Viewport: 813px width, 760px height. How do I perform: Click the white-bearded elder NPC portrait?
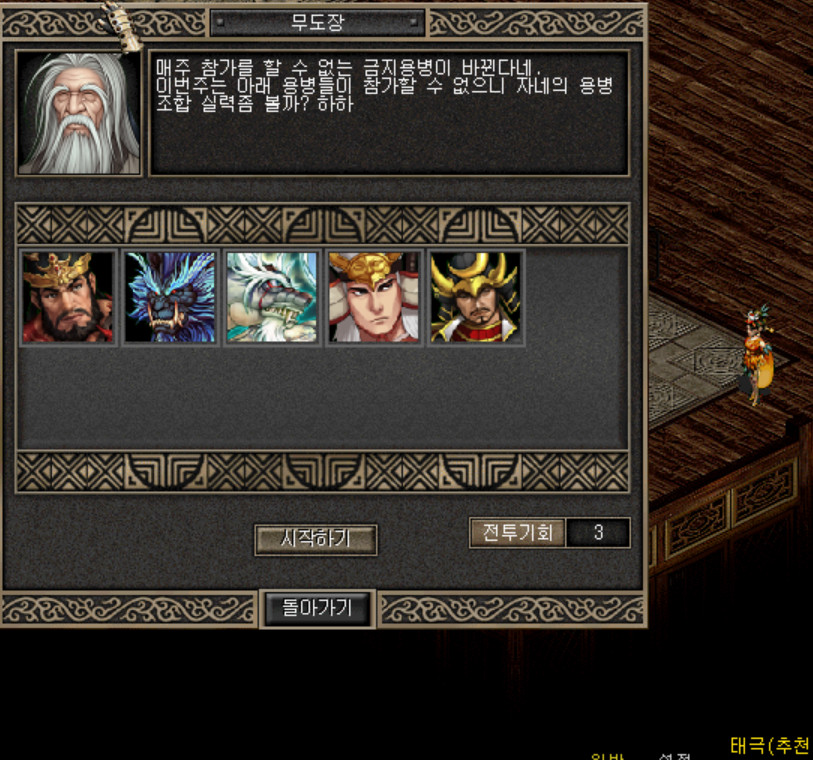click(x=79, y=114)
